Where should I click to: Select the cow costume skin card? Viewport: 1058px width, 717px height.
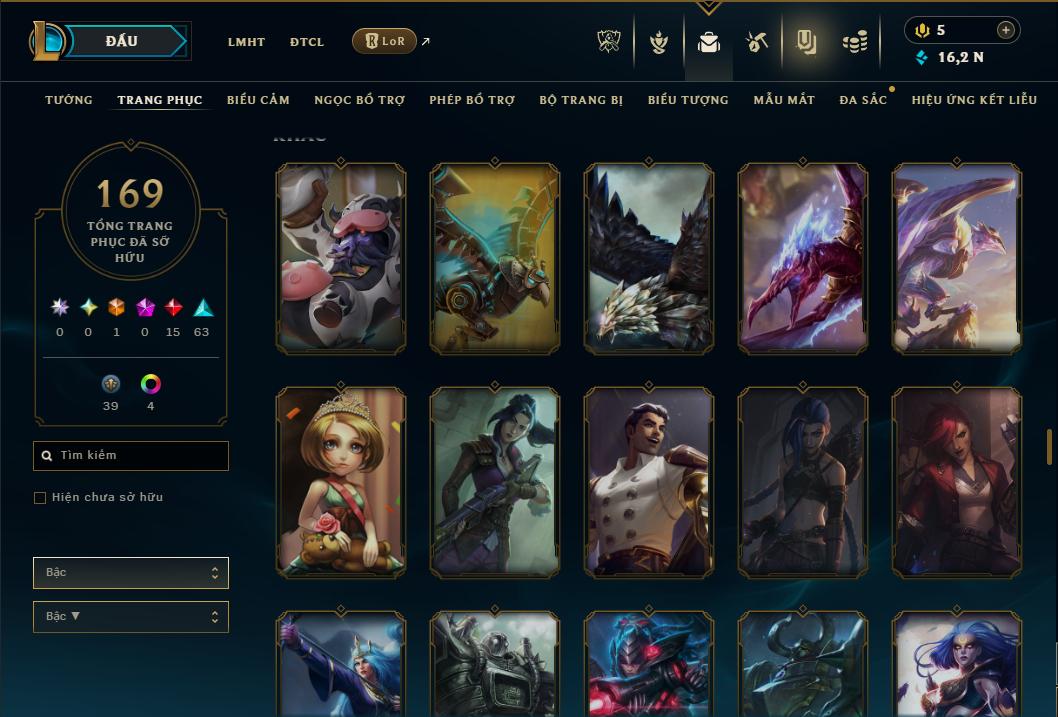tap(341, 258)
